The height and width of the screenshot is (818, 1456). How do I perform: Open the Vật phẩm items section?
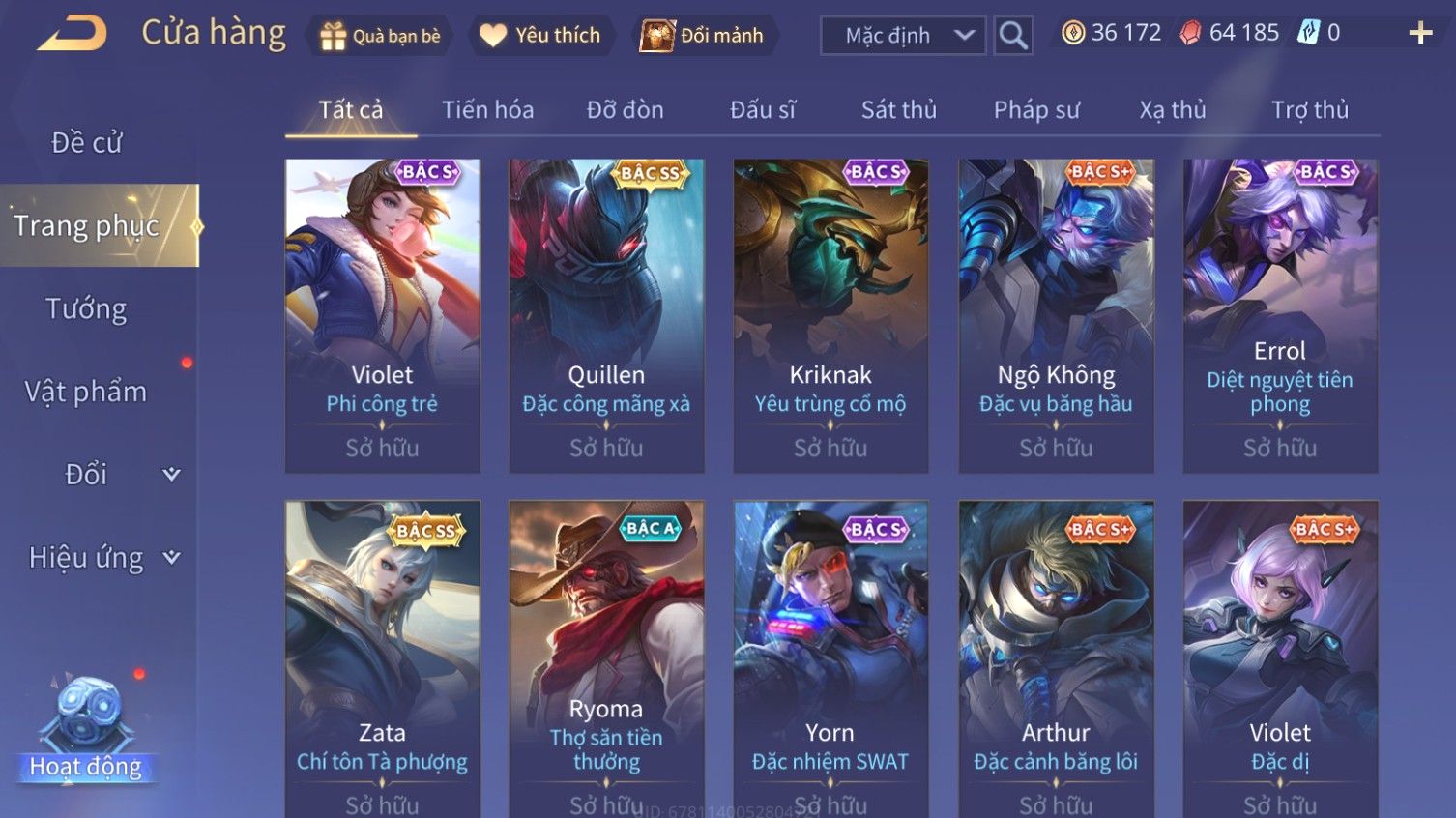86,392
